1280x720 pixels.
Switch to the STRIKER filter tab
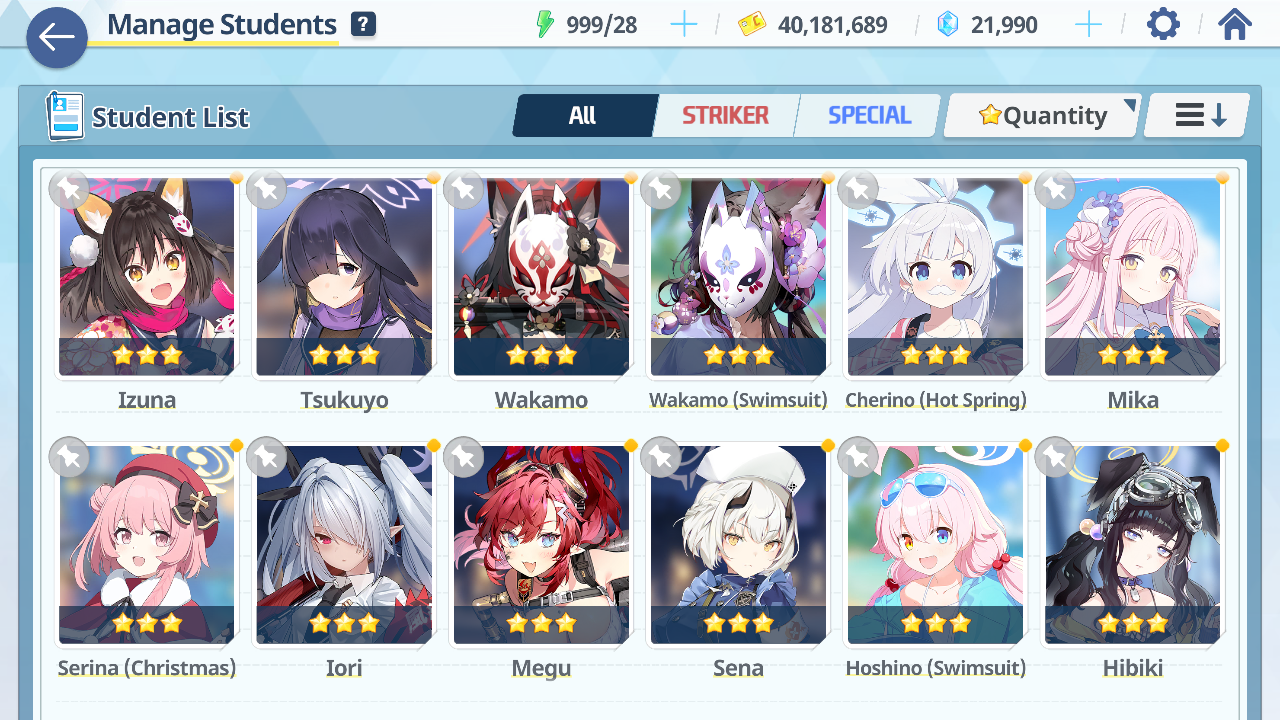726,115
